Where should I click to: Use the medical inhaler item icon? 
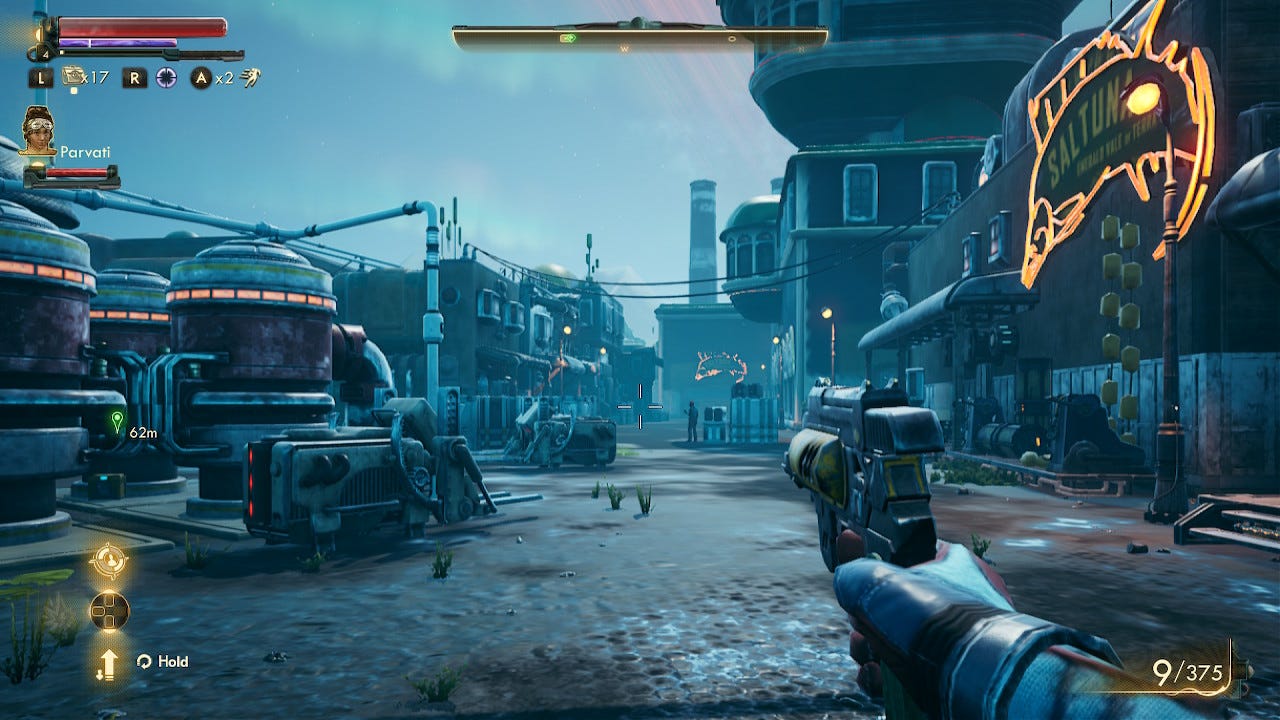(x=72, y=75)
